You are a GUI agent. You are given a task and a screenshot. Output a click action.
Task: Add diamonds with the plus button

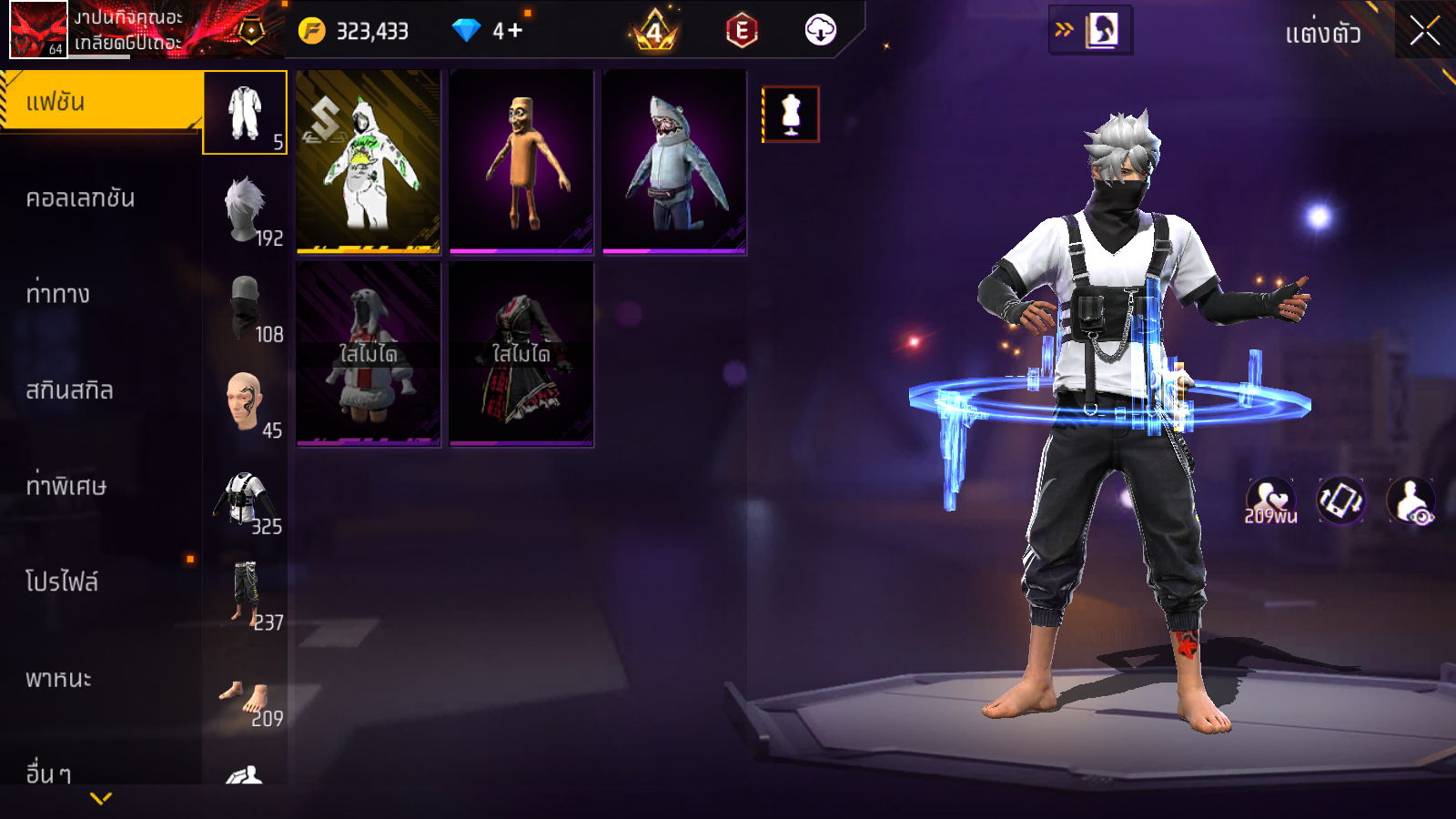coord(515,31)
